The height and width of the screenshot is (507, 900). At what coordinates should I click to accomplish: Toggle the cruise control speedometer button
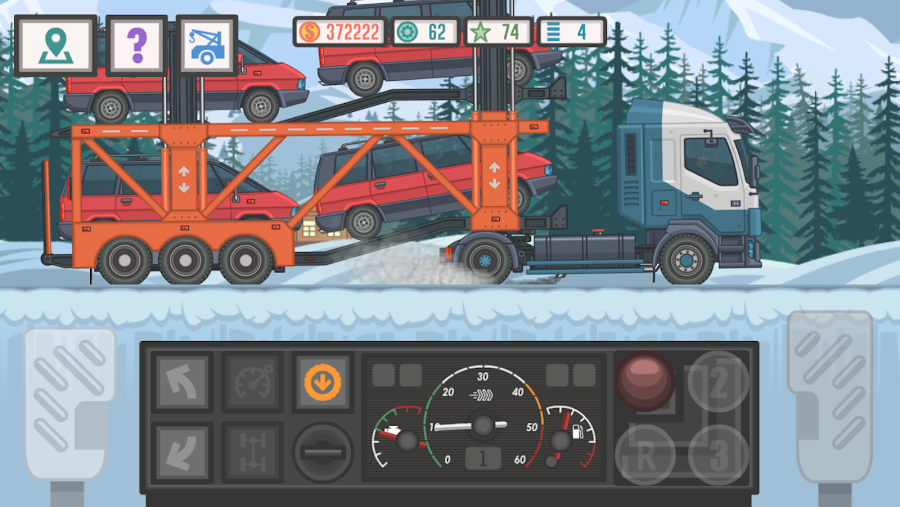pos(251,381)
